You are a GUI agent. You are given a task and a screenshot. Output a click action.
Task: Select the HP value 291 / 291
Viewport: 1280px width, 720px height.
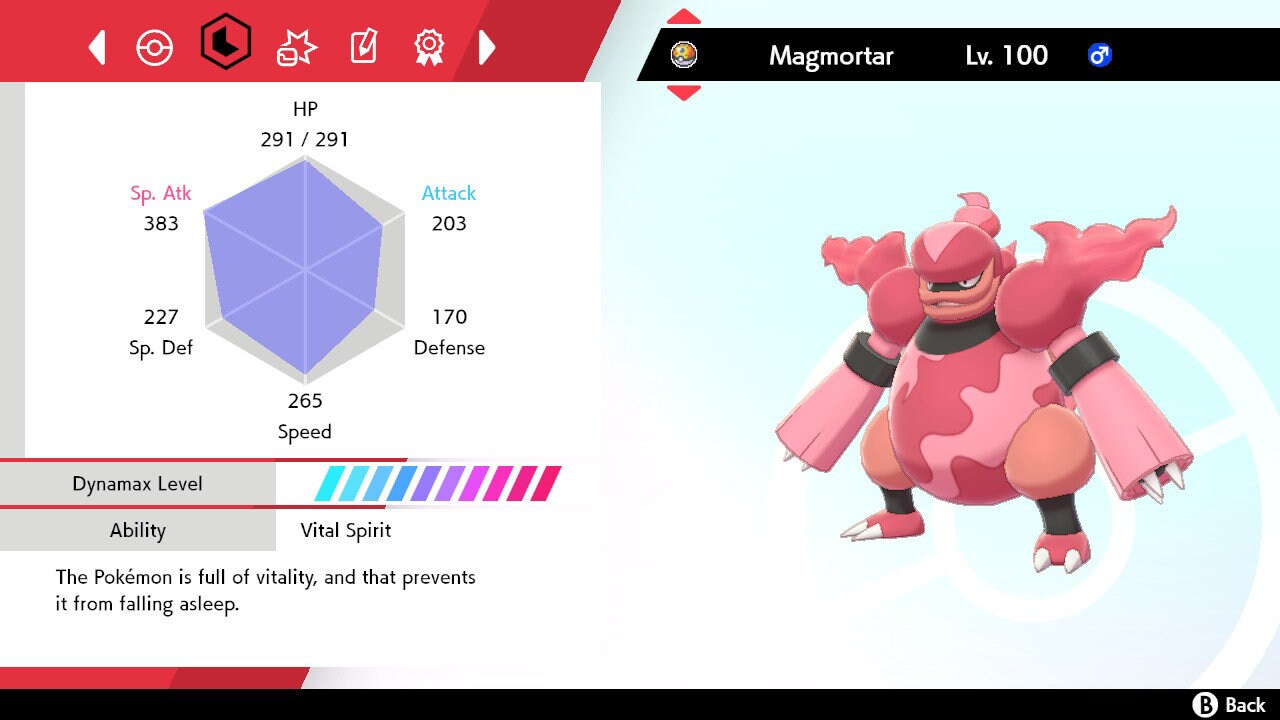[304, 139]
